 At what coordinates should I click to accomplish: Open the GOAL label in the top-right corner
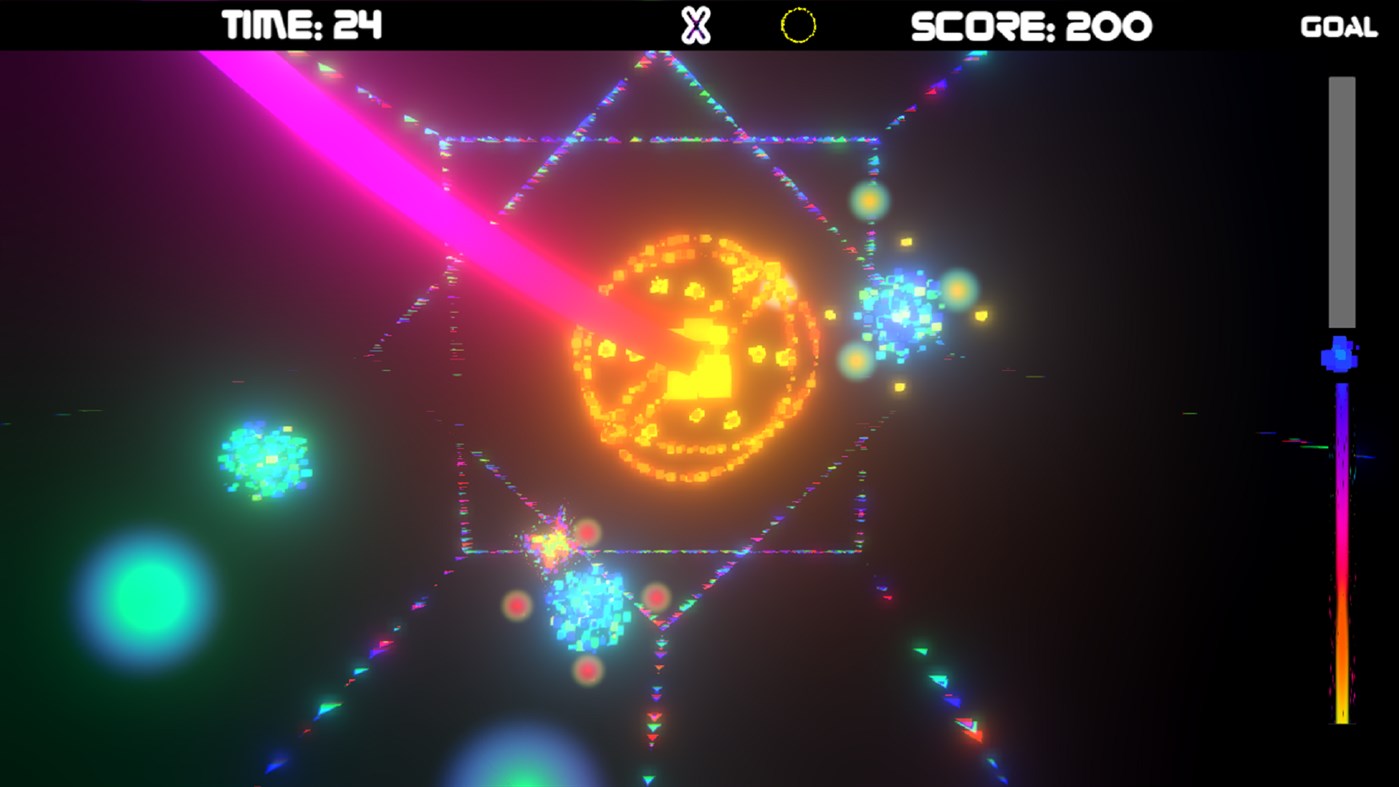click(x=1338, y=27)
